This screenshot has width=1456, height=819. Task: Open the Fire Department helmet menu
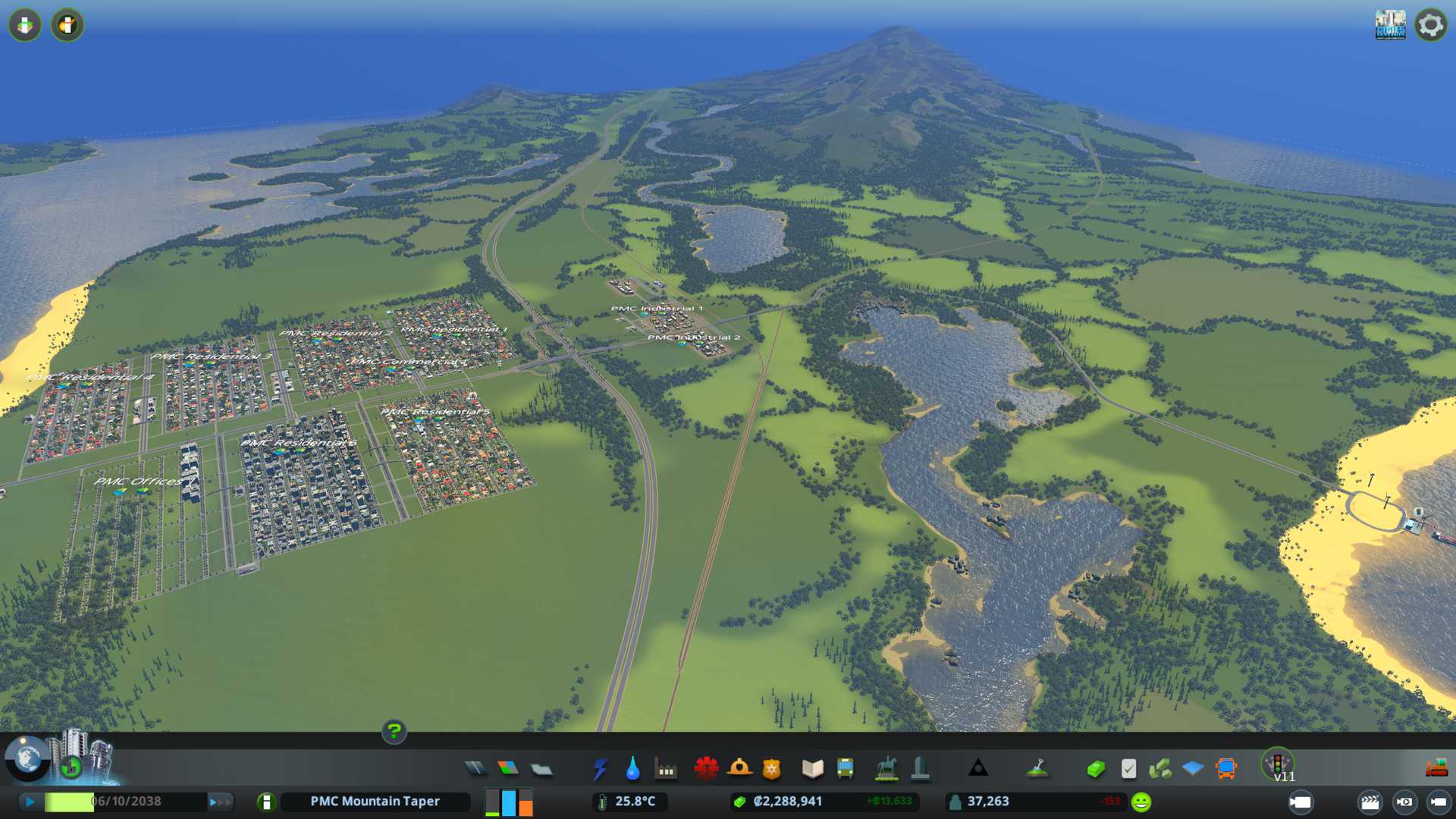click(739, 769)
